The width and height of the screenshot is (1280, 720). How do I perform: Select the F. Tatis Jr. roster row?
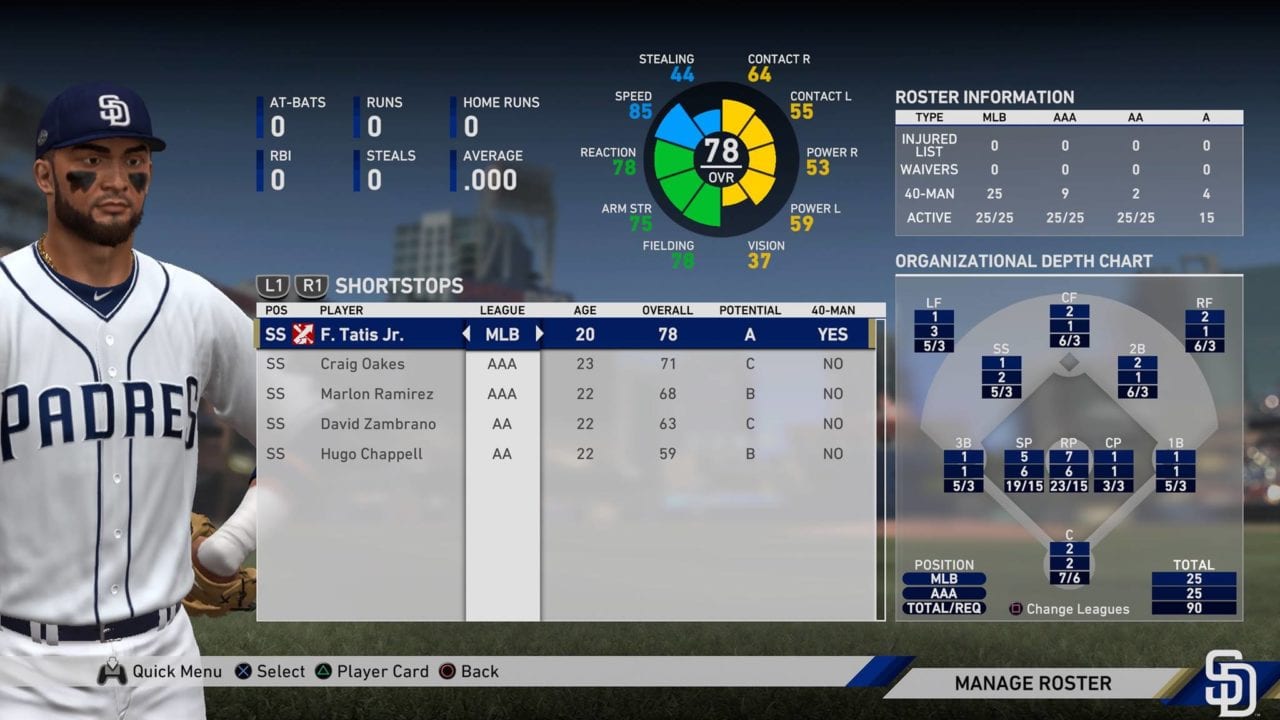(x=570, y=334)
